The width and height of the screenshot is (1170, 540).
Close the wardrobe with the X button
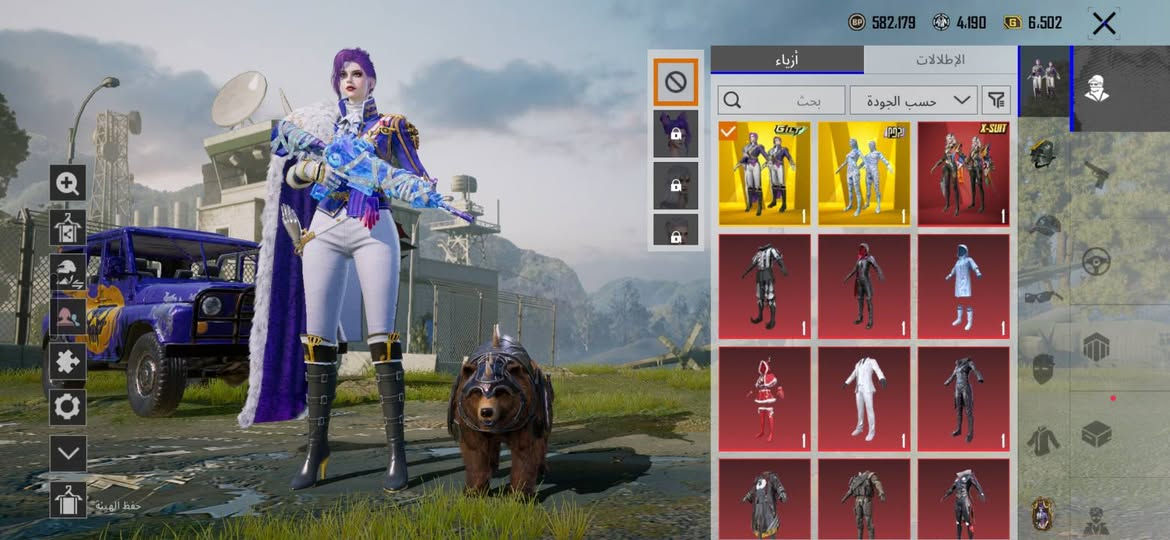click(x=1104, y=23)
